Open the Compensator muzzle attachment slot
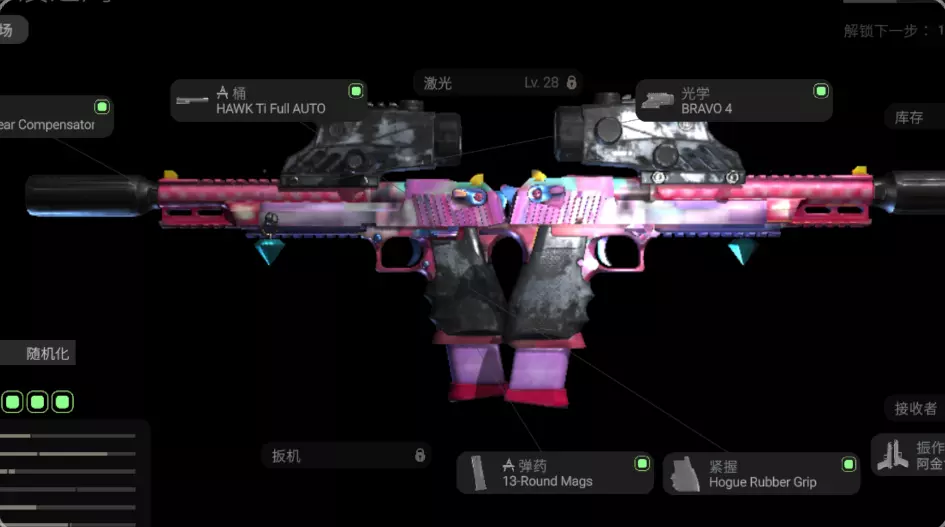This screenshot has width=945, height=527. click(x=55, y=117)
